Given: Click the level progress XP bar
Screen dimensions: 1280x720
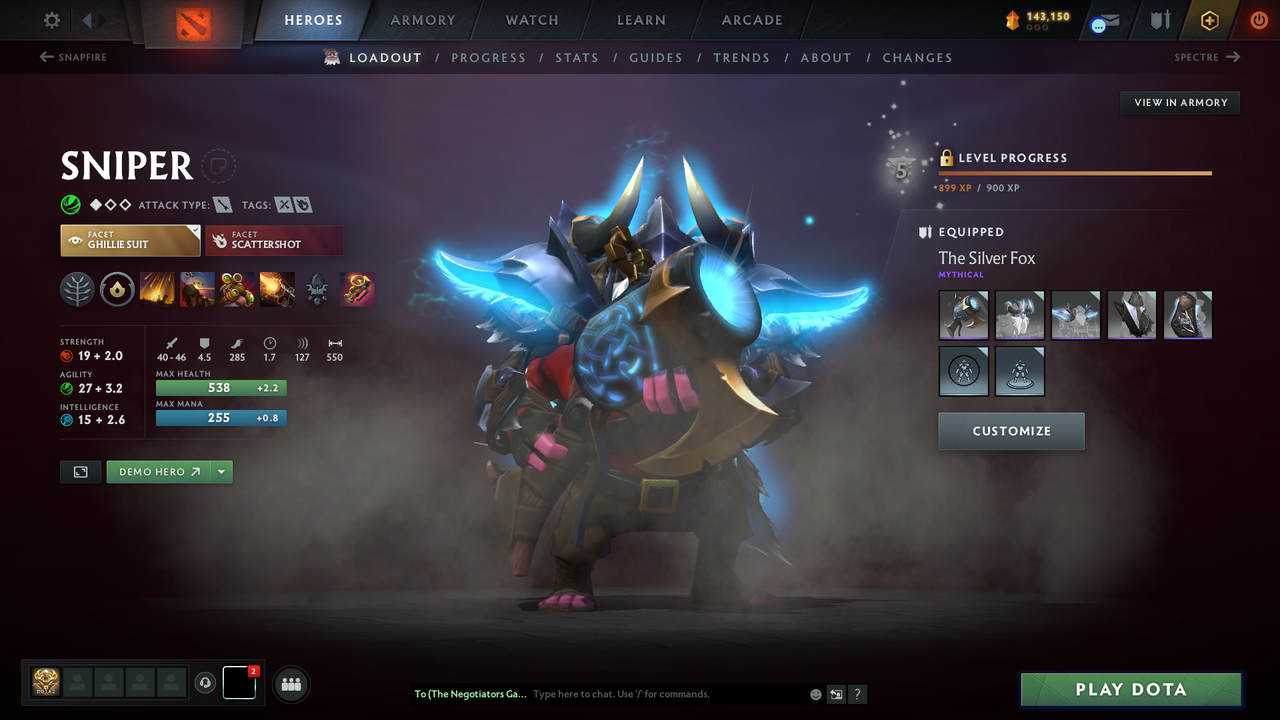Looking at the screenshot, I should [1075, 172].
